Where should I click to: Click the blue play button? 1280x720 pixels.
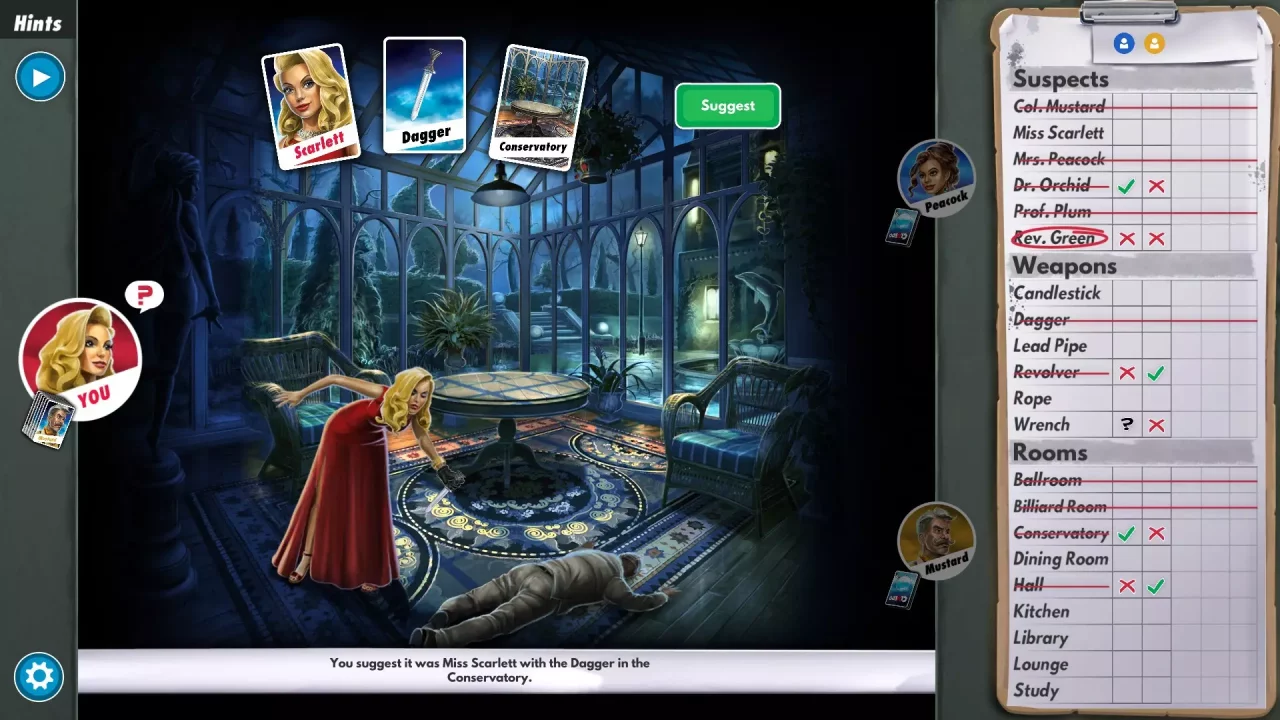point(40,77)
